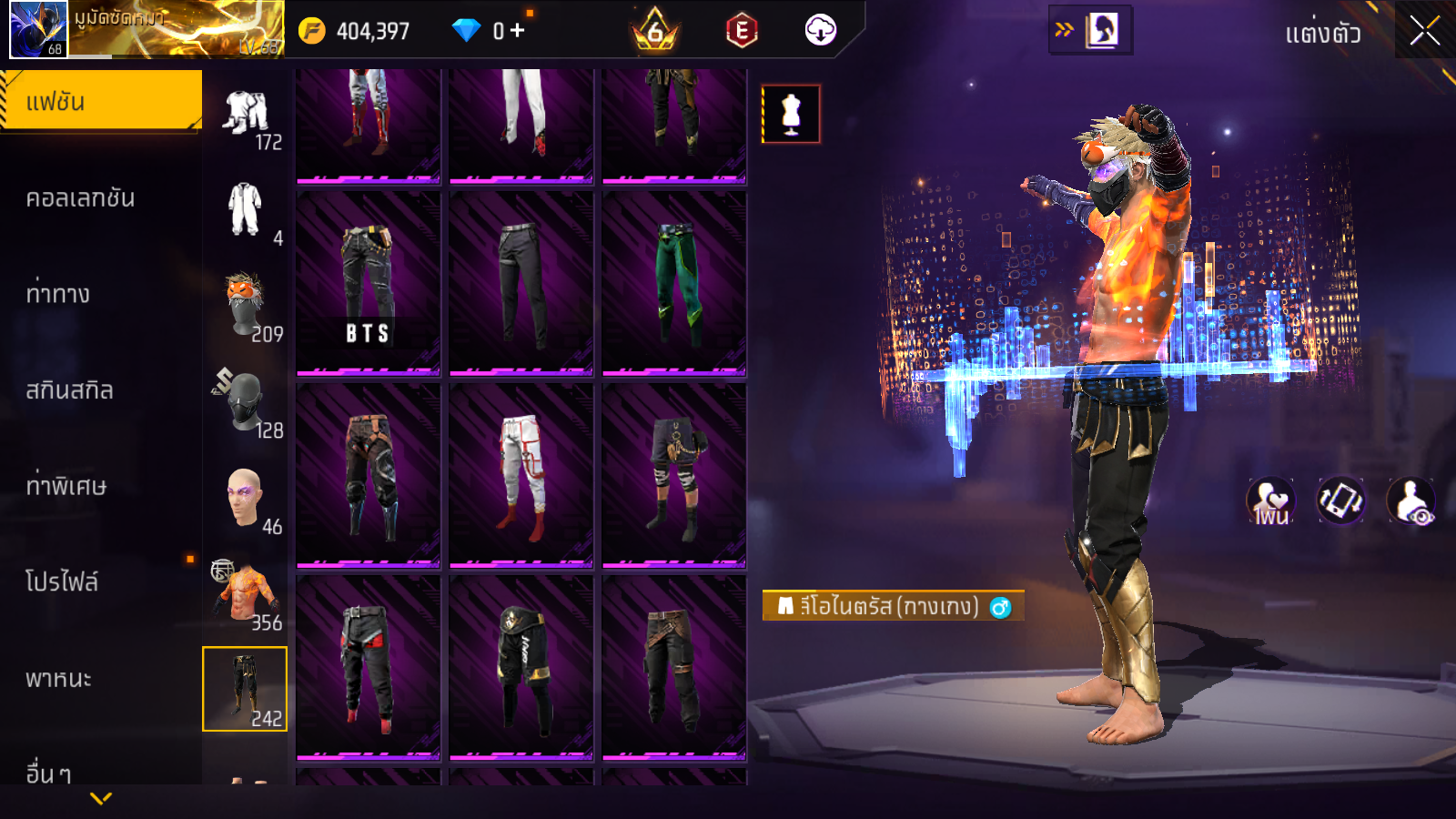Close the outfit screen with the X
1456x819 pixels.
coord(1424,31)
